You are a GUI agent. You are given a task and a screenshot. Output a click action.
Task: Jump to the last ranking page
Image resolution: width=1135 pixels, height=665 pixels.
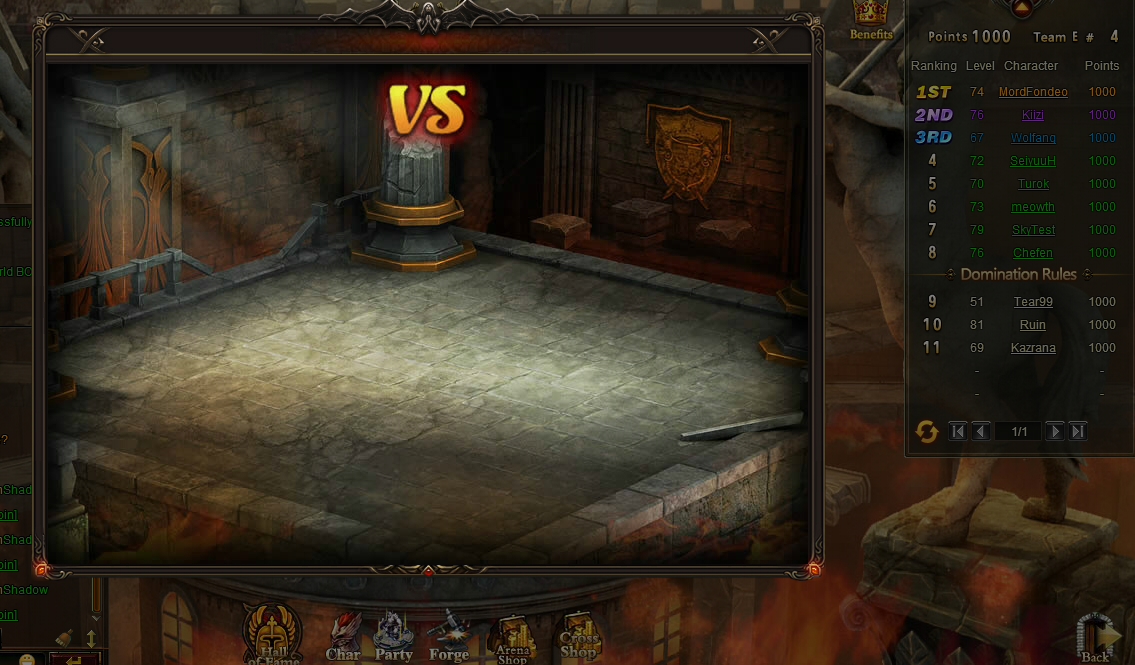click(x=1077, y=432)
